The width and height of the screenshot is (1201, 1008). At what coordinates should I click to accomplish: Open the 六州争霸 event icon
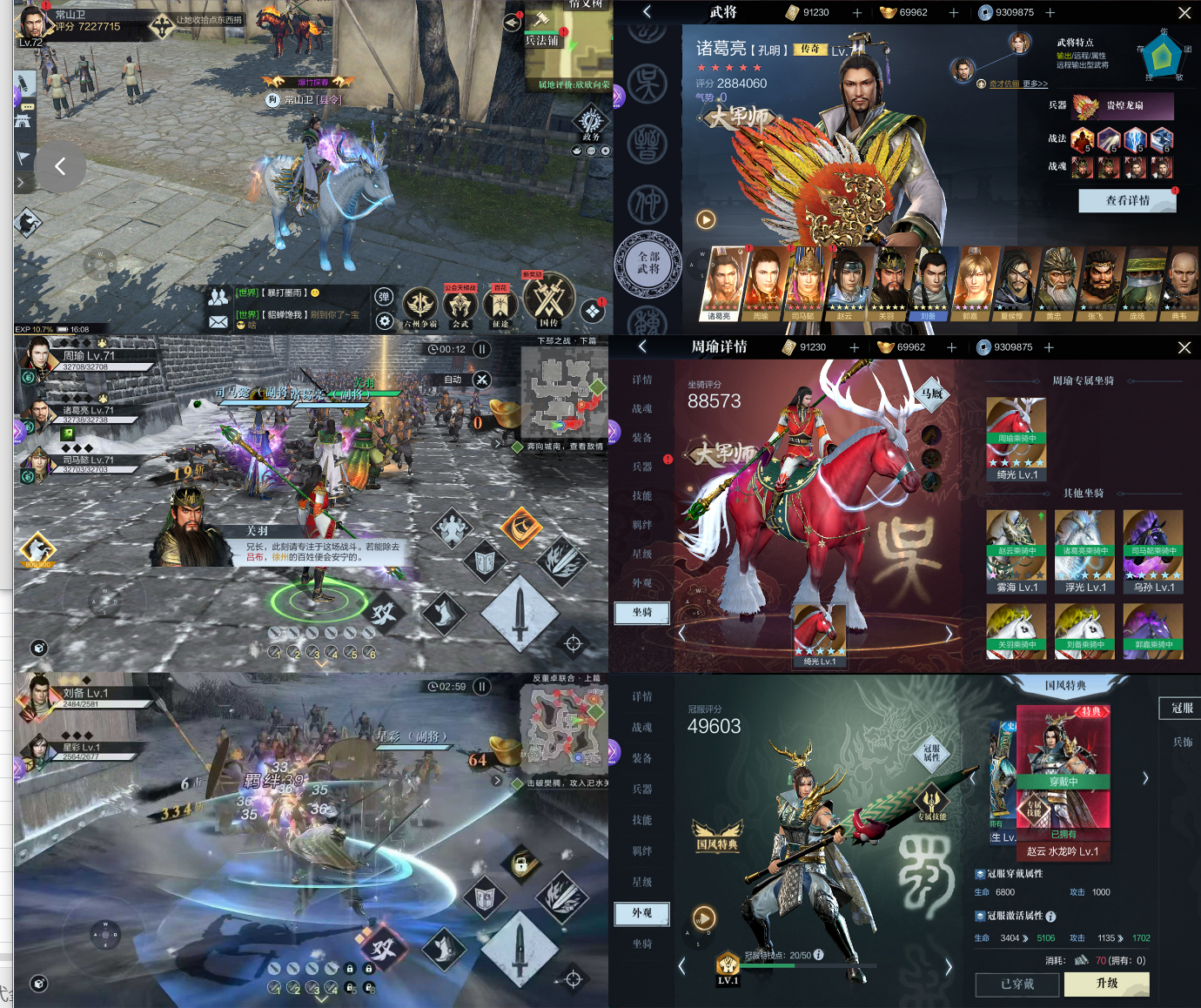(x=419, y=305)
